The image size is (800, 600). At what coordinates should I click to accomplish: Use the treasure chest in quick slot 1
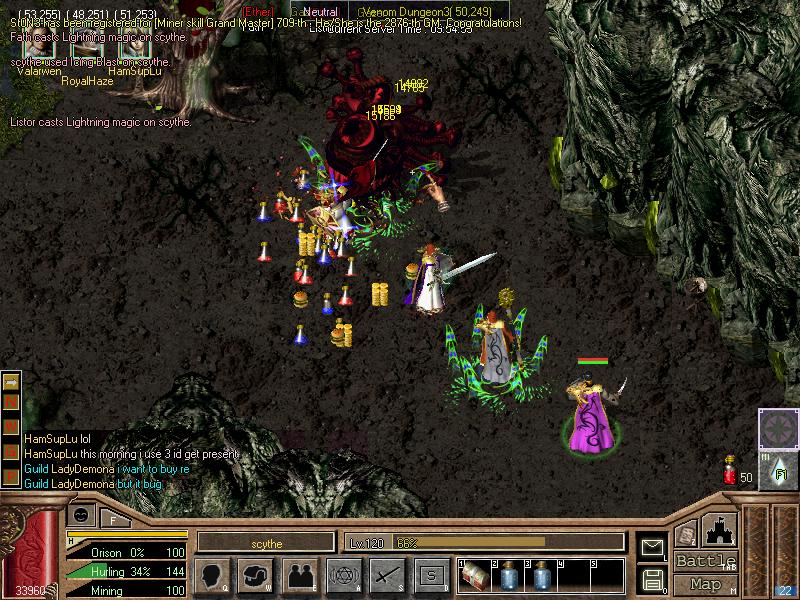point(477,577)
